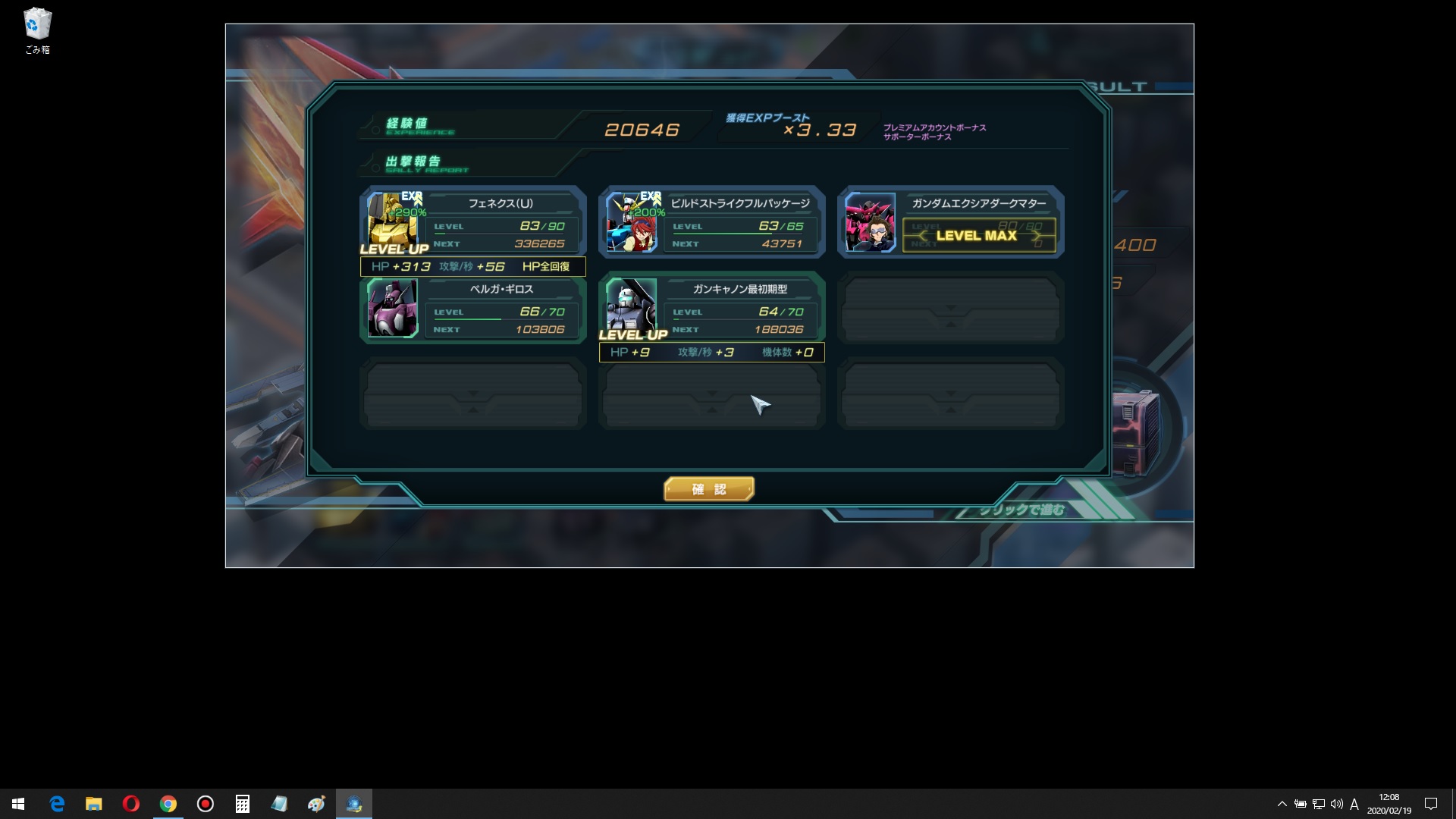Viewport: 1456px width, 819px height.
Task: Select the フェネクス(U) unit card
Action: [473, 222]
